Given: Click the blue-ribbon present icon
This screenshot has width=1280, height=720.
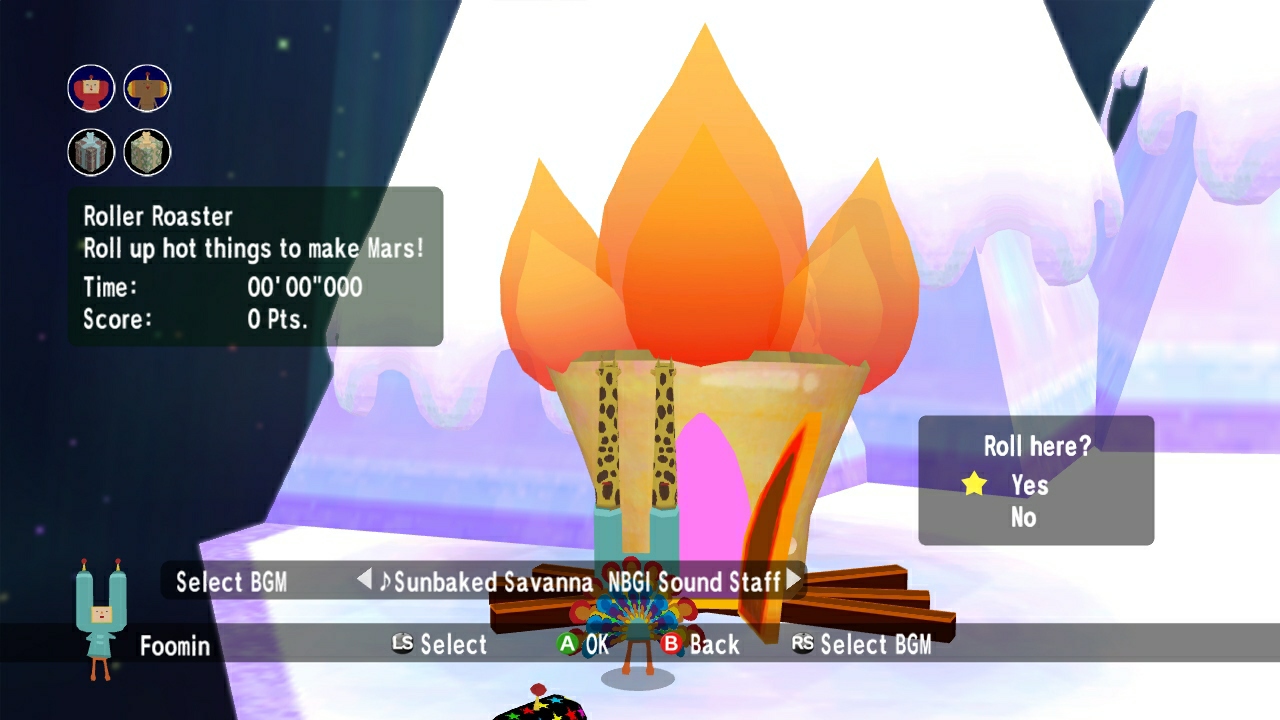Looking at the screenshot, I should pyautogui.click(x=91, y=152).
